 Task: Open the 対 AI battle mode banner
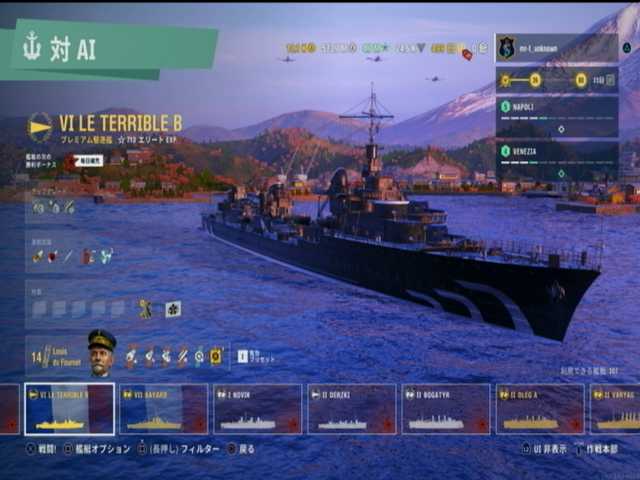pyautogui.click(x=110, y=50)
